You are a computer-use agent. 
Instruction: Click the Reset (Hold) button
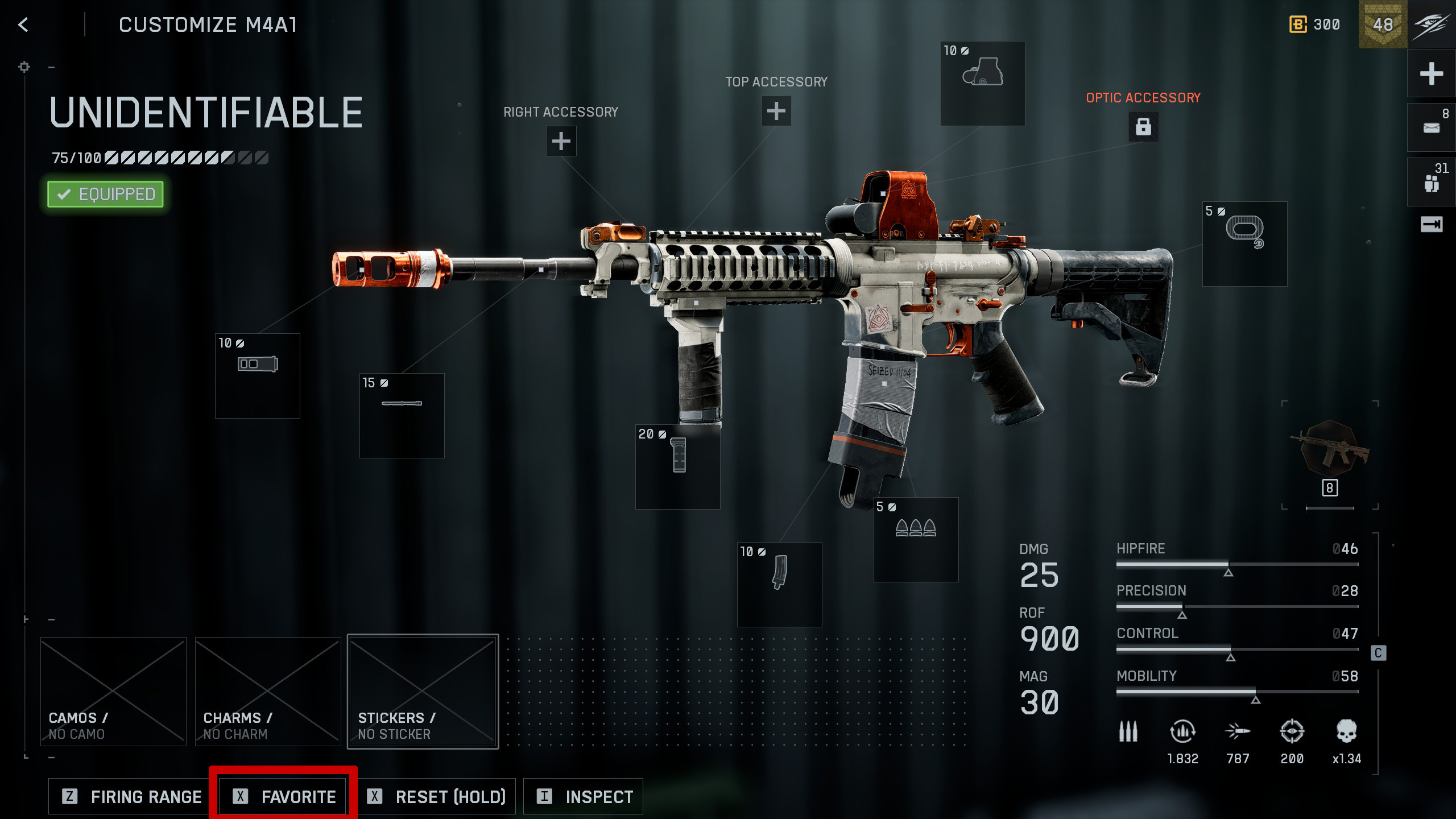tap(436, 796)
